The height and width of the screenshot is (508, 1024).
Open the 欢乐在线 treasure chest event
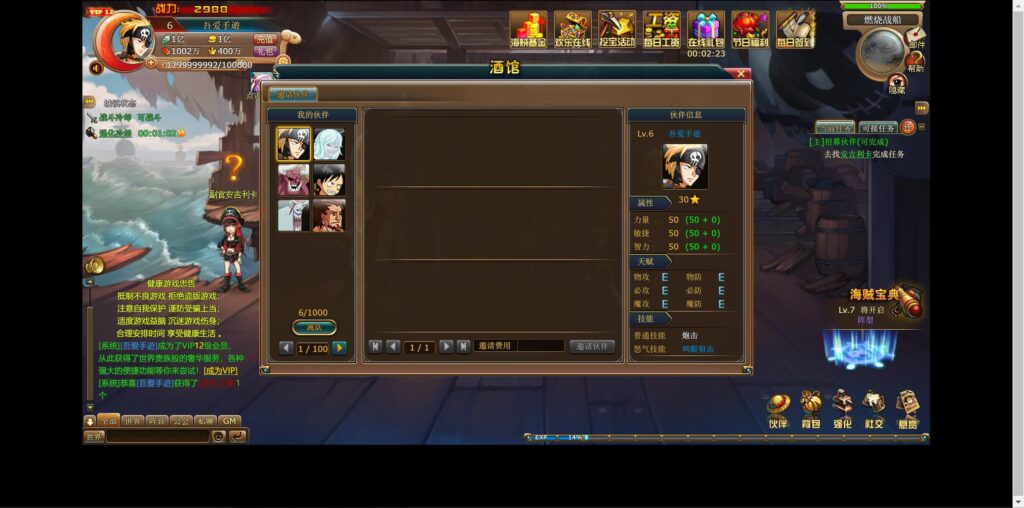(573, 29)
